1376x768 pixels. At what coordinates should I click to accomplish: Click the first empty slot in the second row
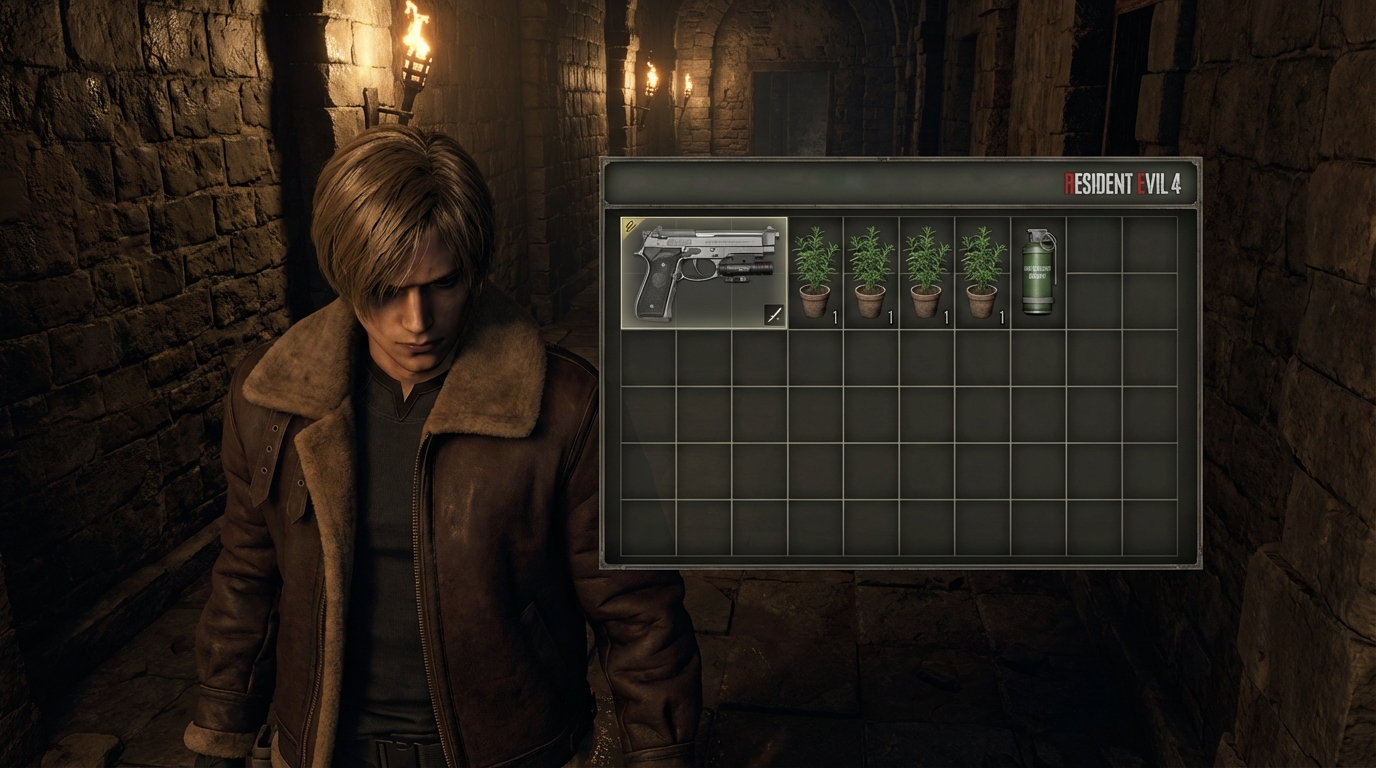648,356
